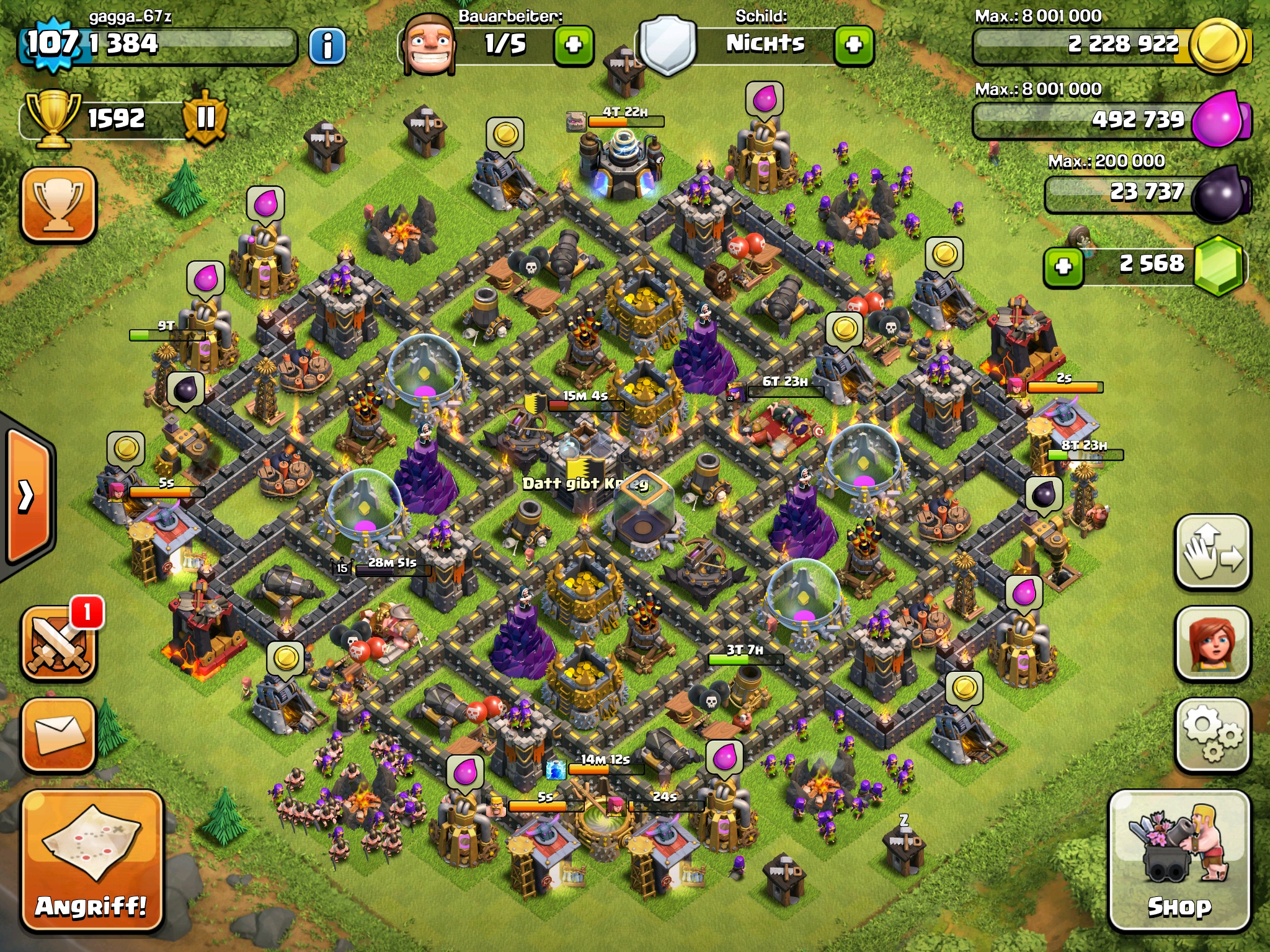The image size is (1270, 952).
Task: Add a builder with the green plus
Action: [x=574, y=45]
